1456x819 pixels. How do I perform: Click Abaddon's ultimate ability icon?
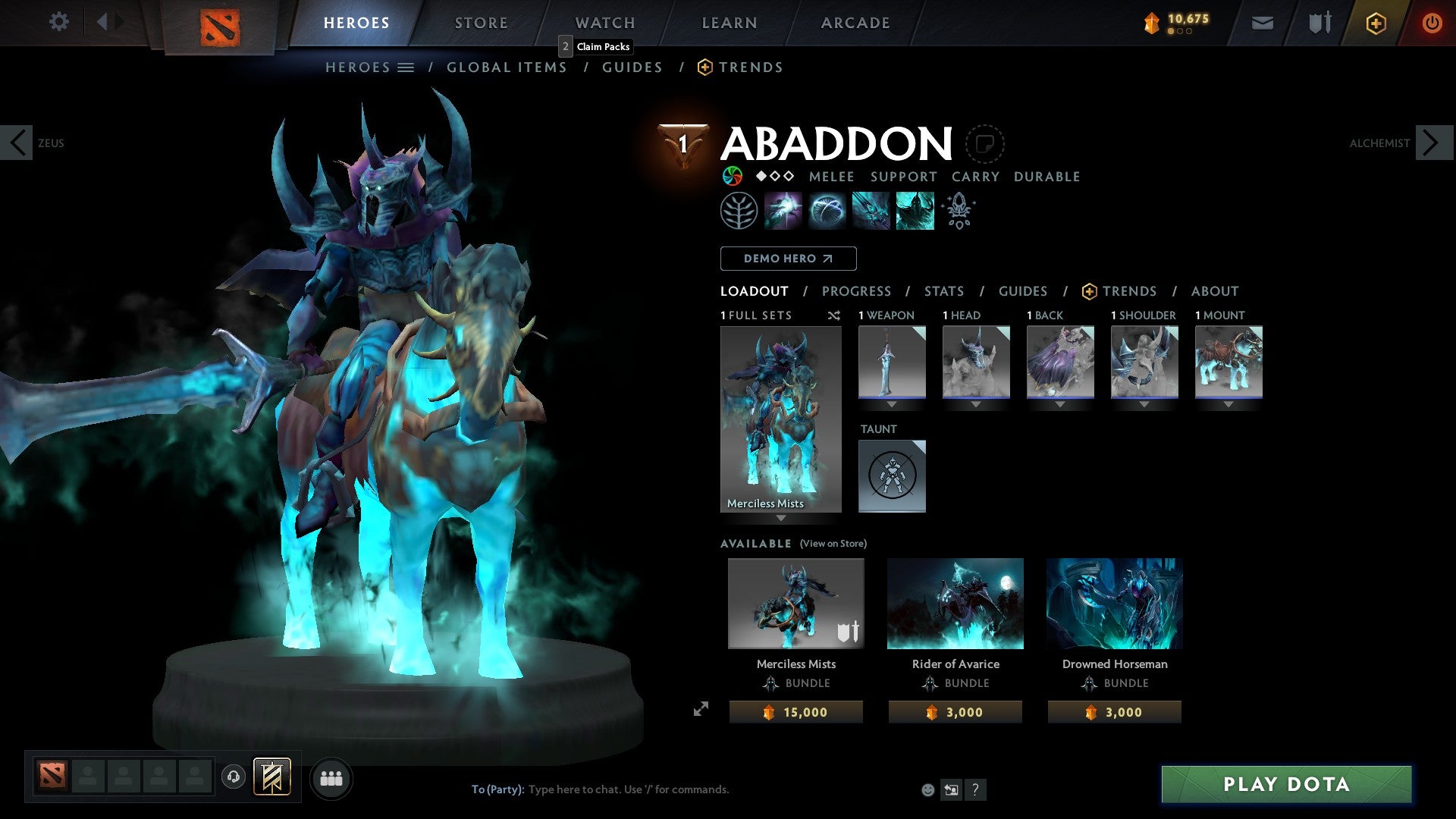(x=915, y=210)
